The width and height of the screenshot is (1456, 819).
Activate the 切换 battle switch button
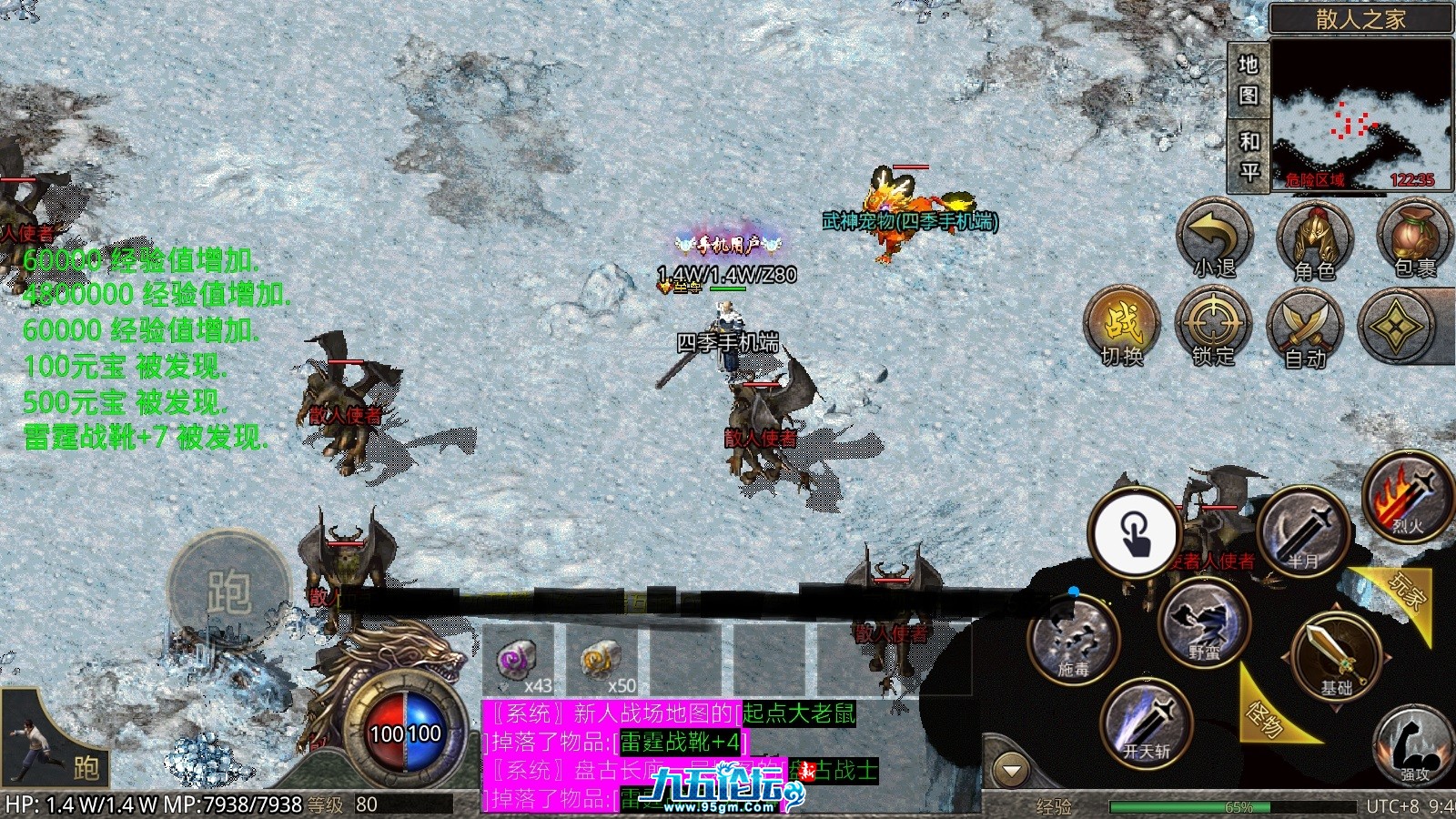(1123, 327)
